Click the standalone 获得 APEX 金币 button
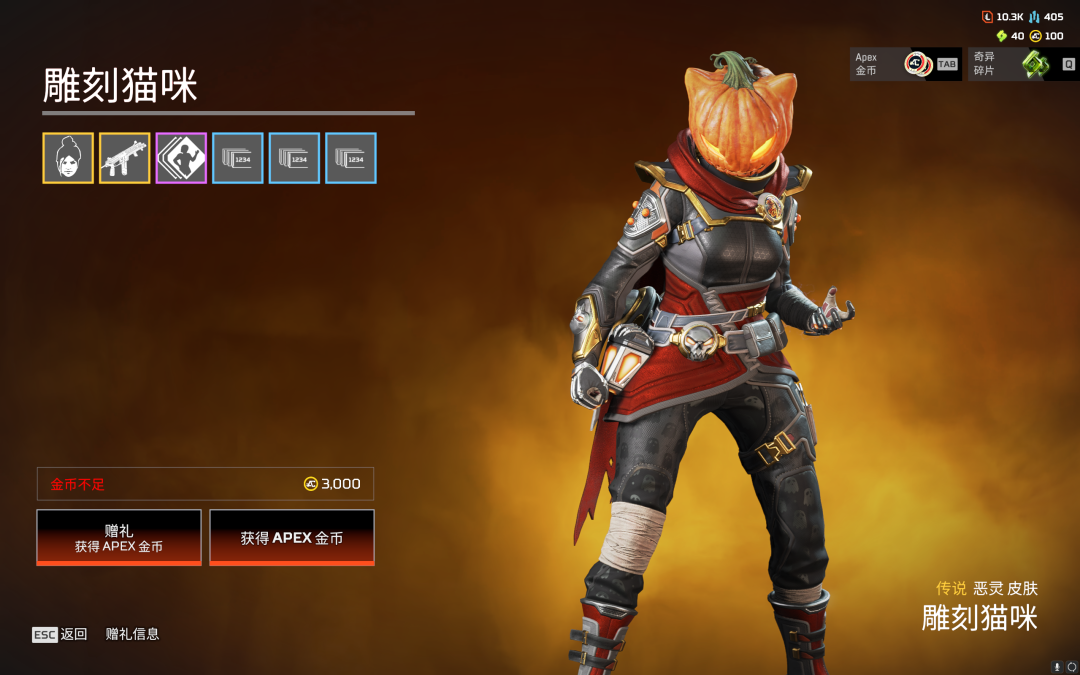This screenshot has height=675, width=1080. (292, 538)
